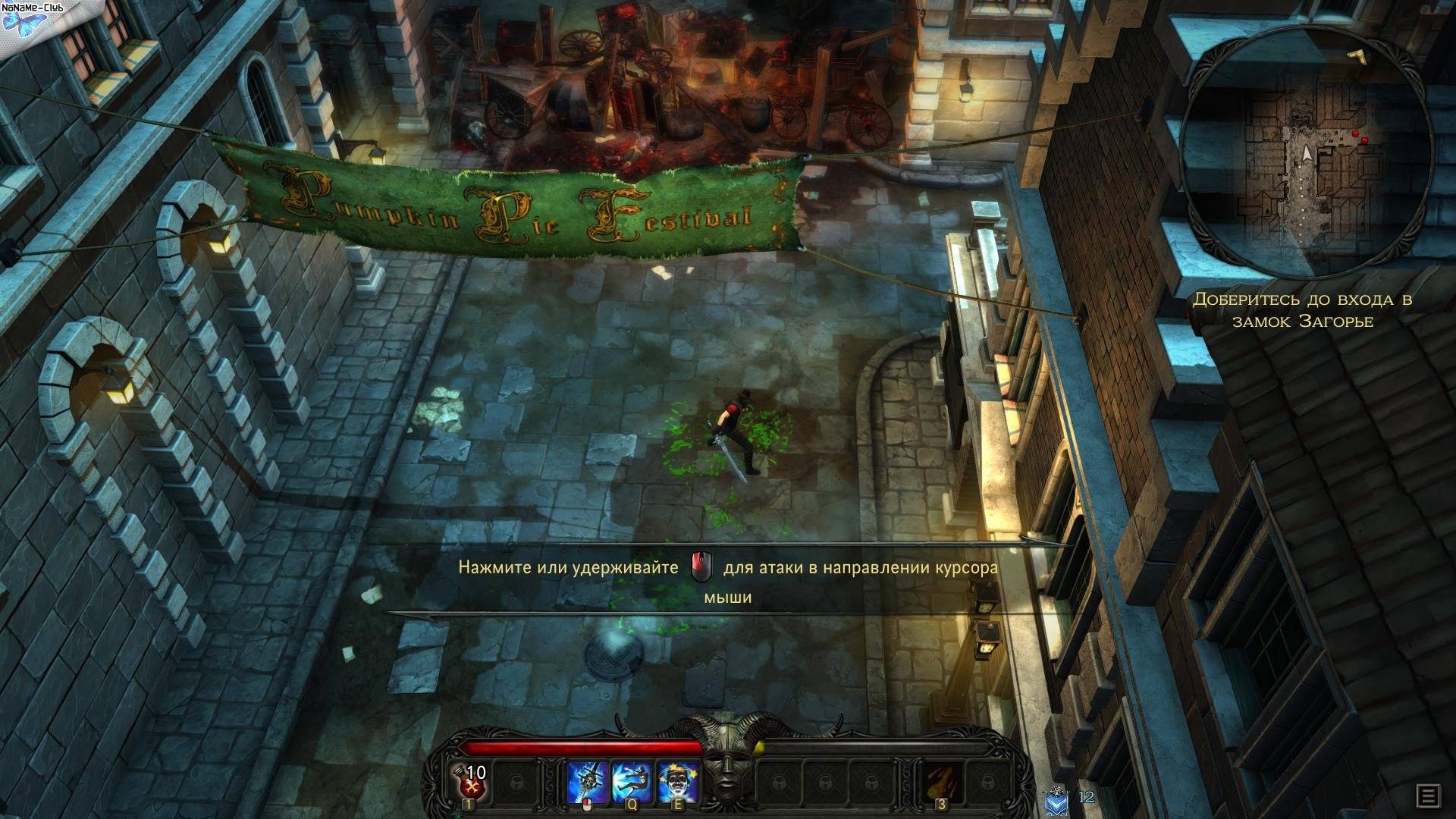Activate the fiery claw slash skill

pyautogui.click(x=941, y=782)
